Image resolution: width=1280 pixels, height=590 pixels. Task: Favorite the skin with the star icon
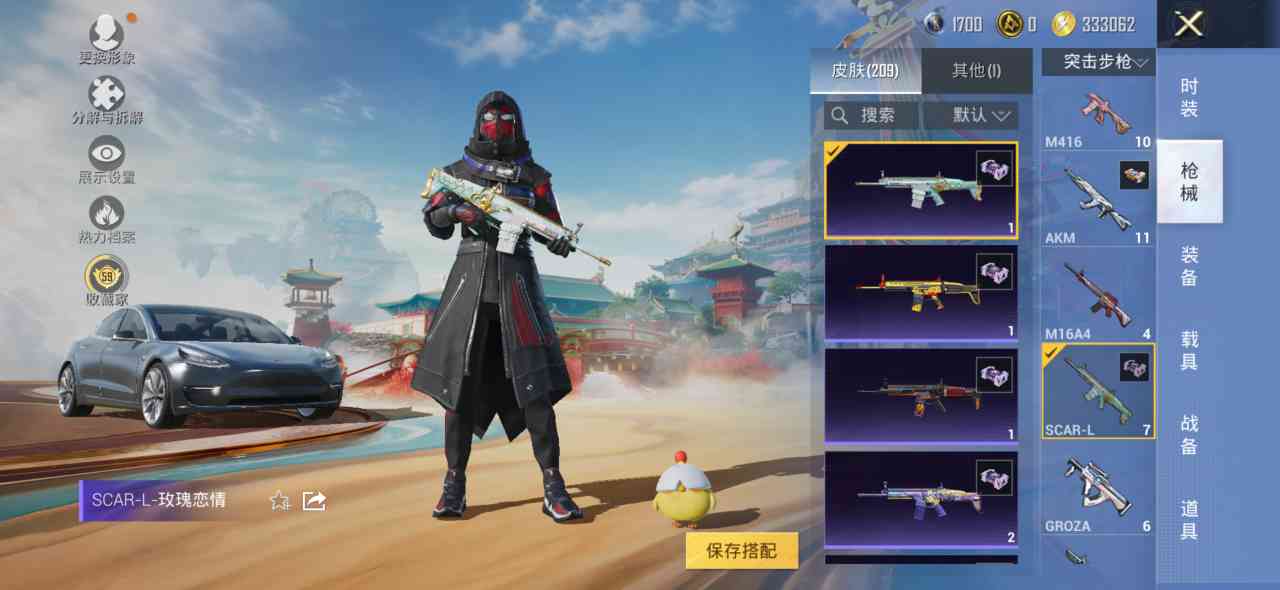pos(280,500)
